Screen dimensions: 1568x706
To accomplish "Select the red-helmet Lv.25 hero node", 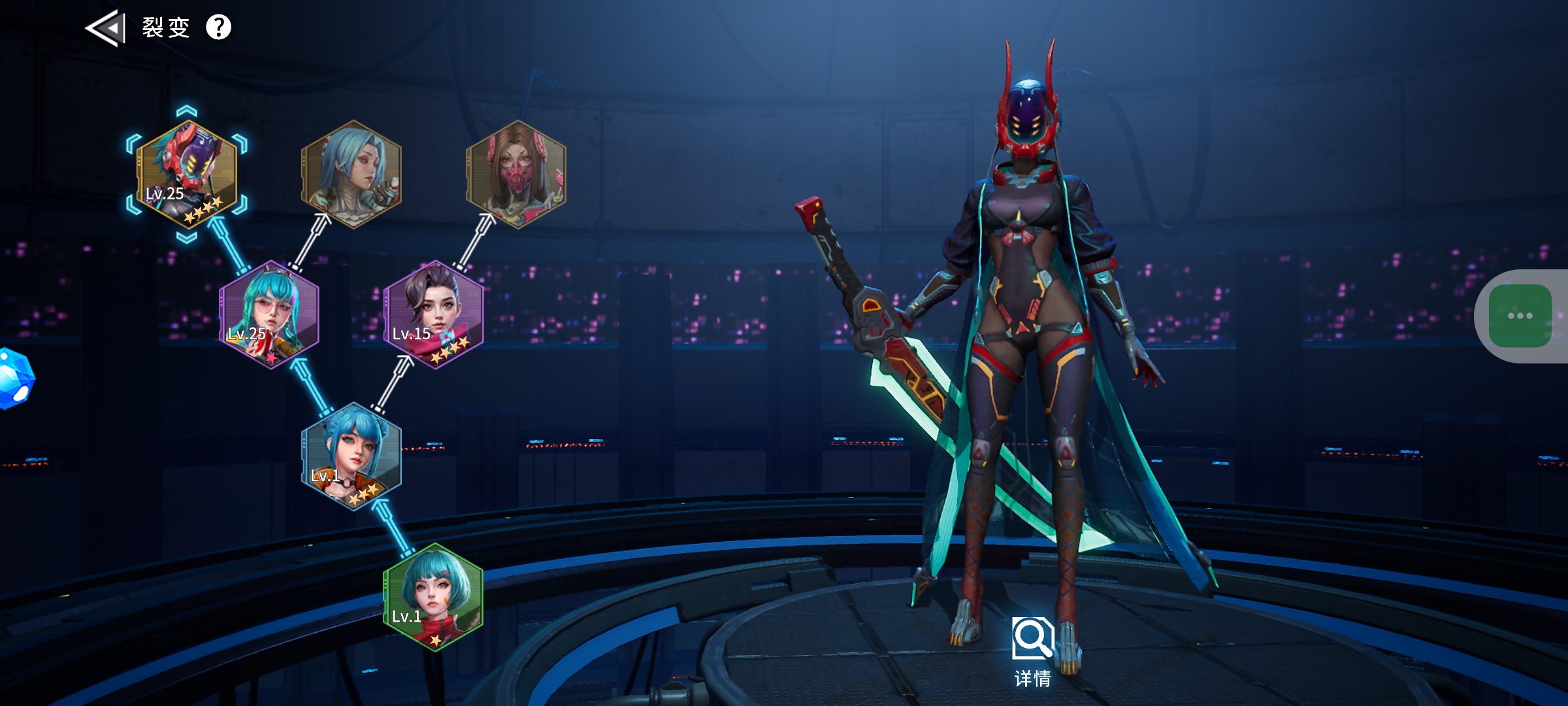I will point(187,174).
